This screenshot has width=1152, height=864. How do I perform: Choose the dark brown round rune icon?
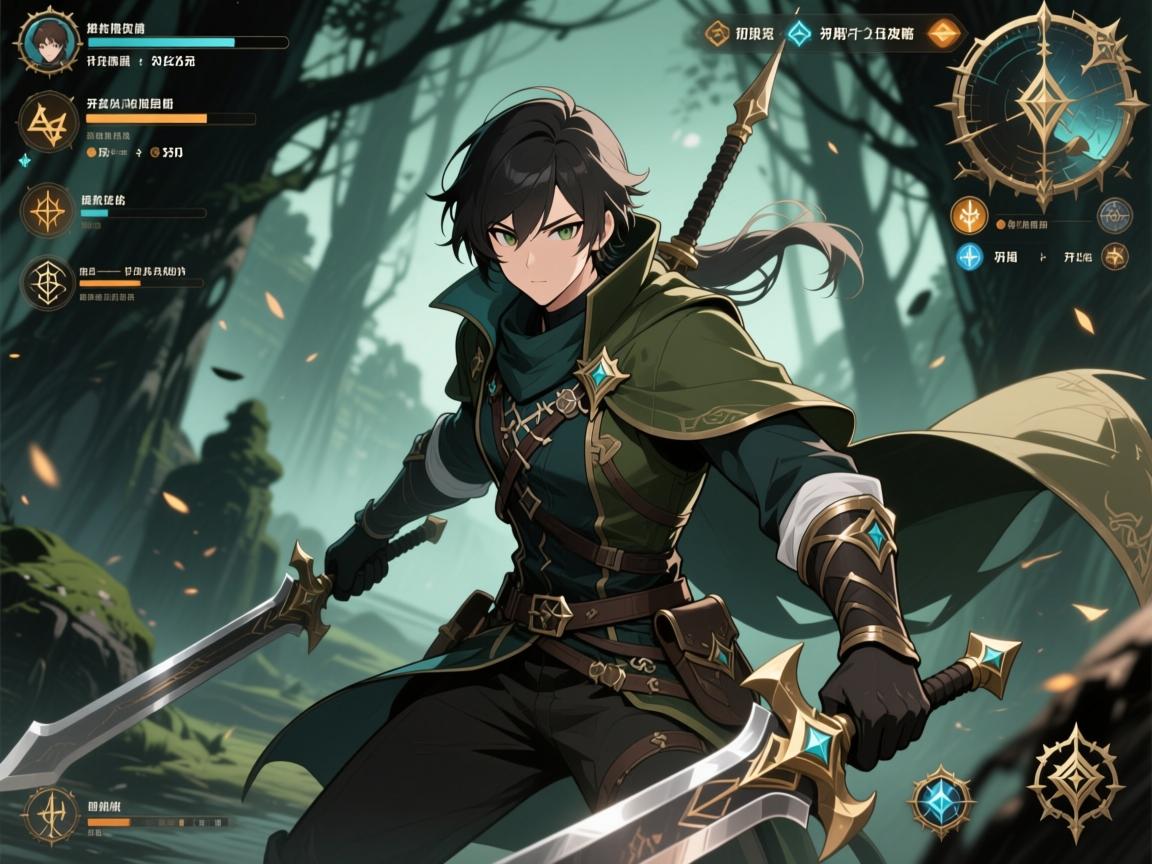1114,256
